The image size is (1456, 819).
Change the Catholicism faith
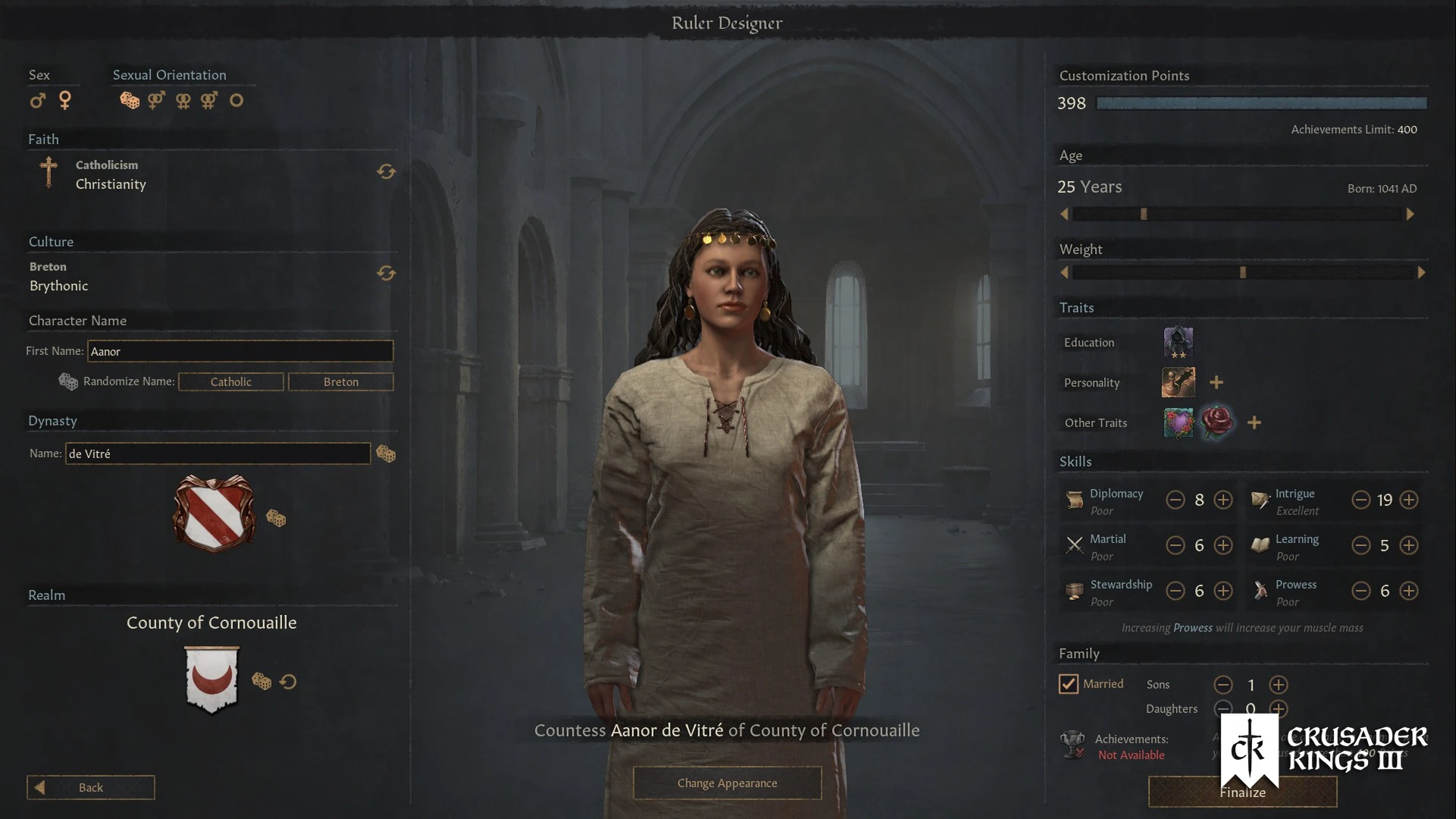tap(386, 172)
